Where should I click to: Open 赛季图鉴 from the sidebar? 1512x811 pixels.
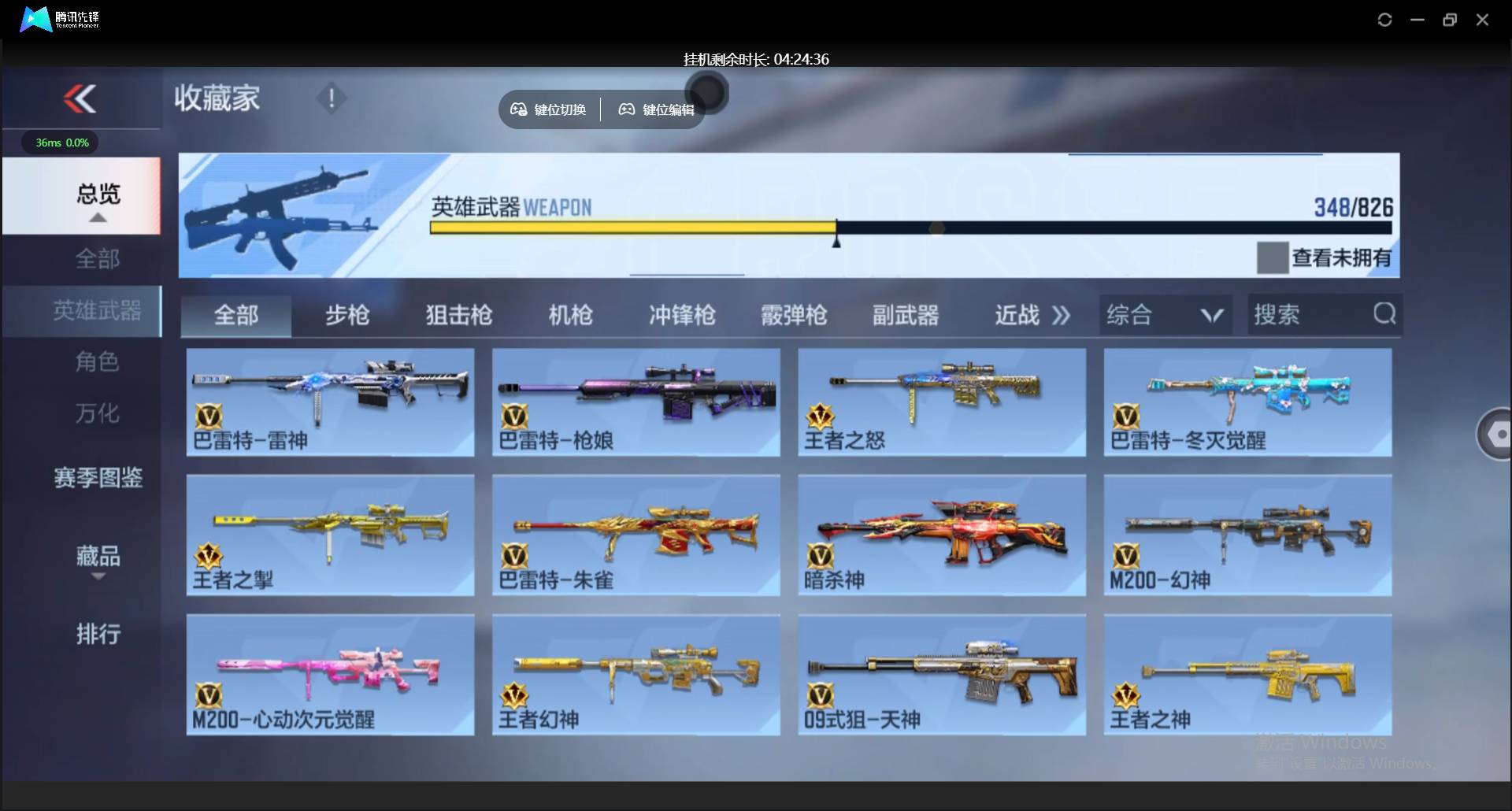(x=98, y=478)
